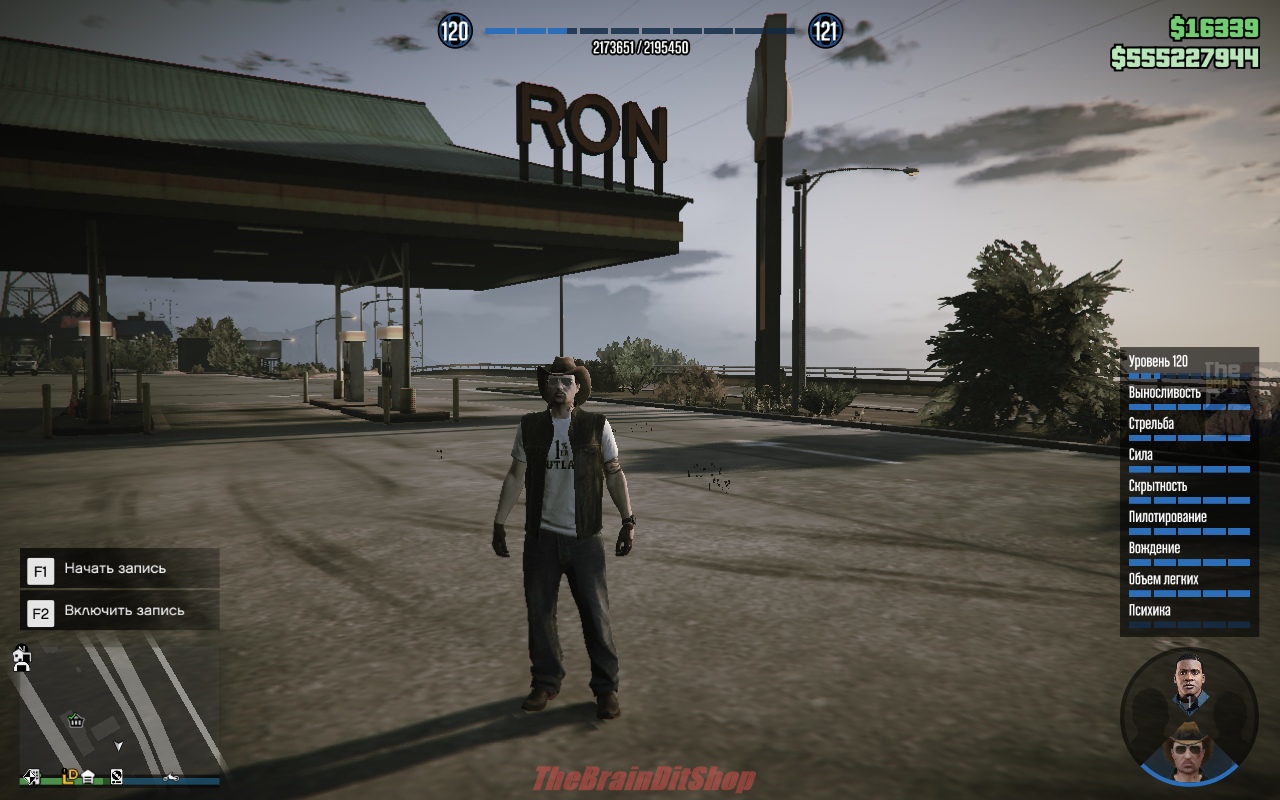Click the yellow LD marker on minimap
The image size is (1280, 800).
coord(70,775)
